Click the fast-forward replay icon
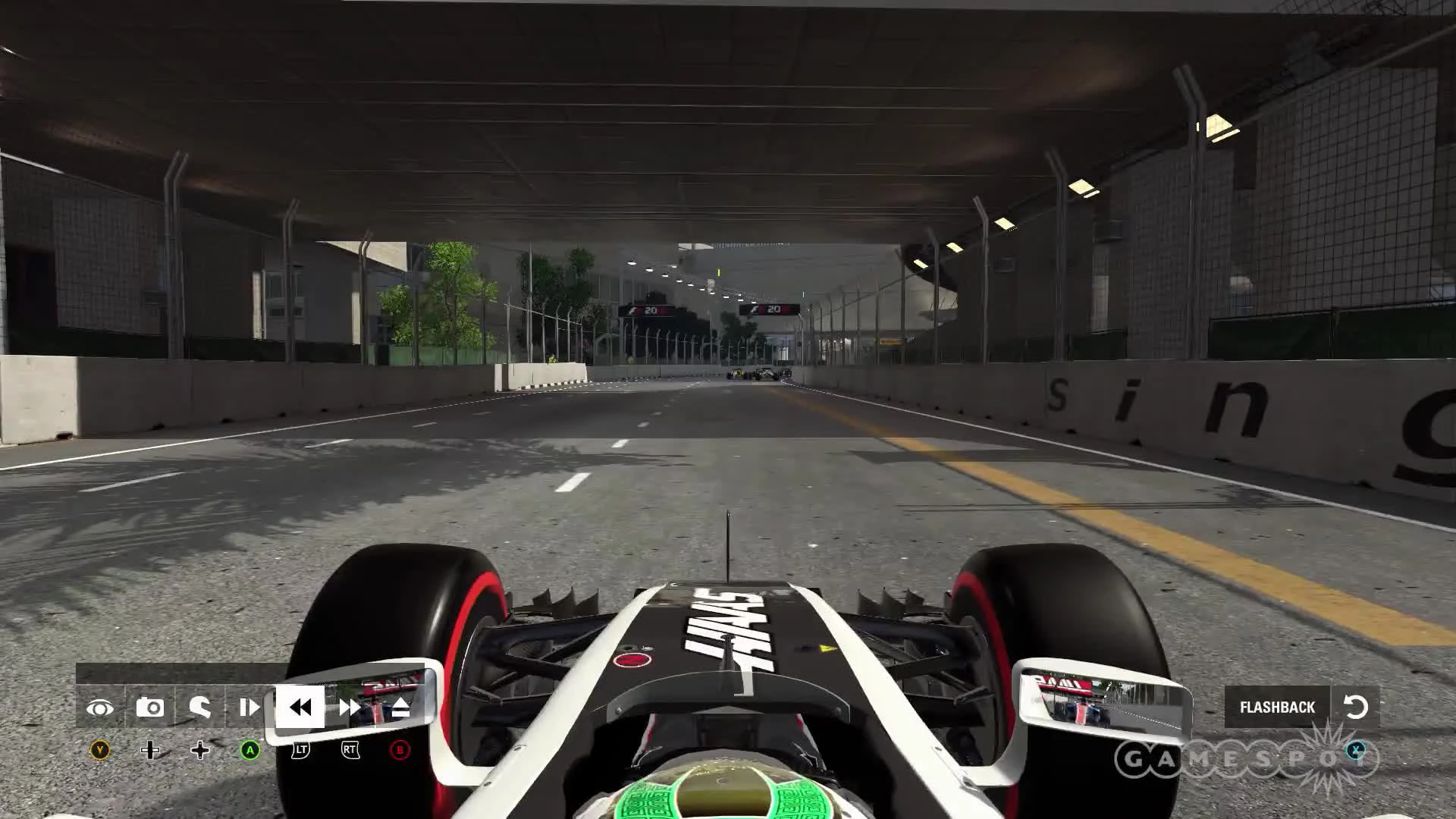Screen dimensions: 1456x819 351,707
